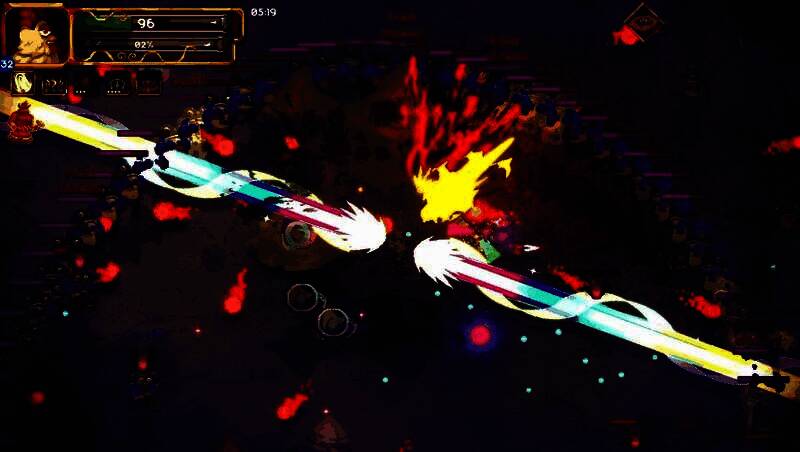Activate the glowing yellow ability icon
The width and height of the screenshot is (800, 452).
[x=24, y=84]
